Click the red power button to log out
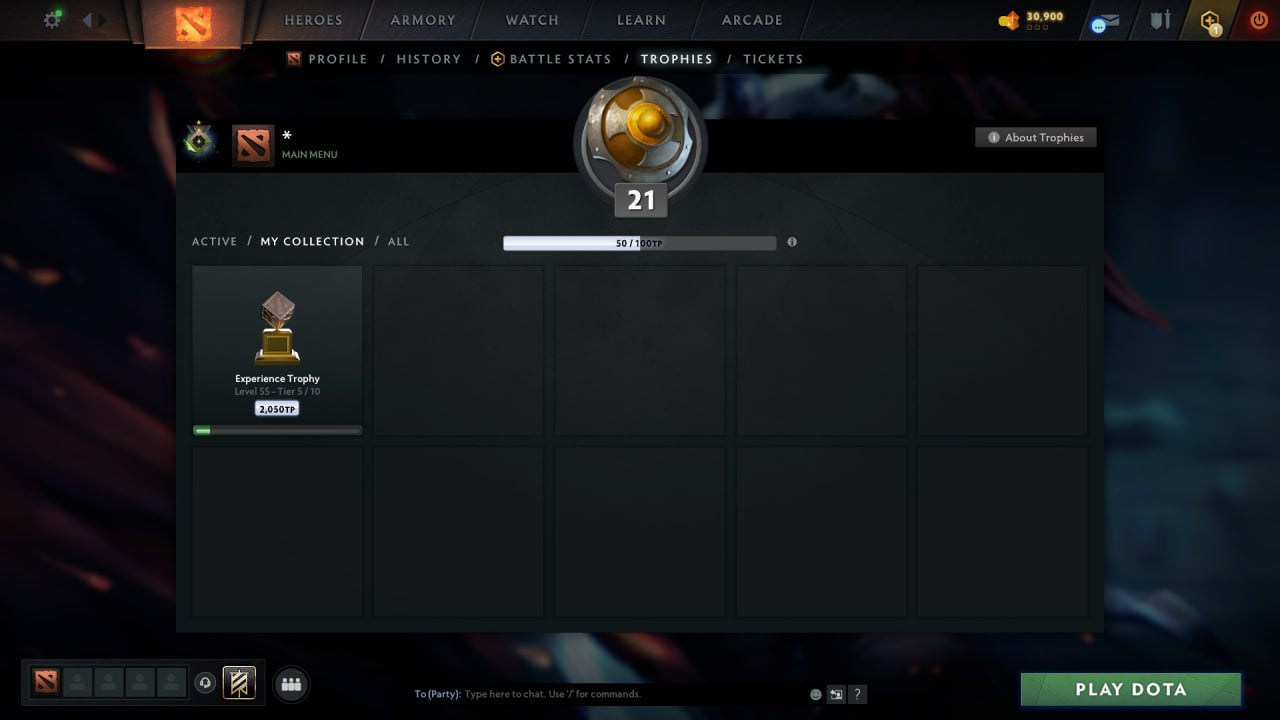The image size is (1280, 720). pos(1258,18)
